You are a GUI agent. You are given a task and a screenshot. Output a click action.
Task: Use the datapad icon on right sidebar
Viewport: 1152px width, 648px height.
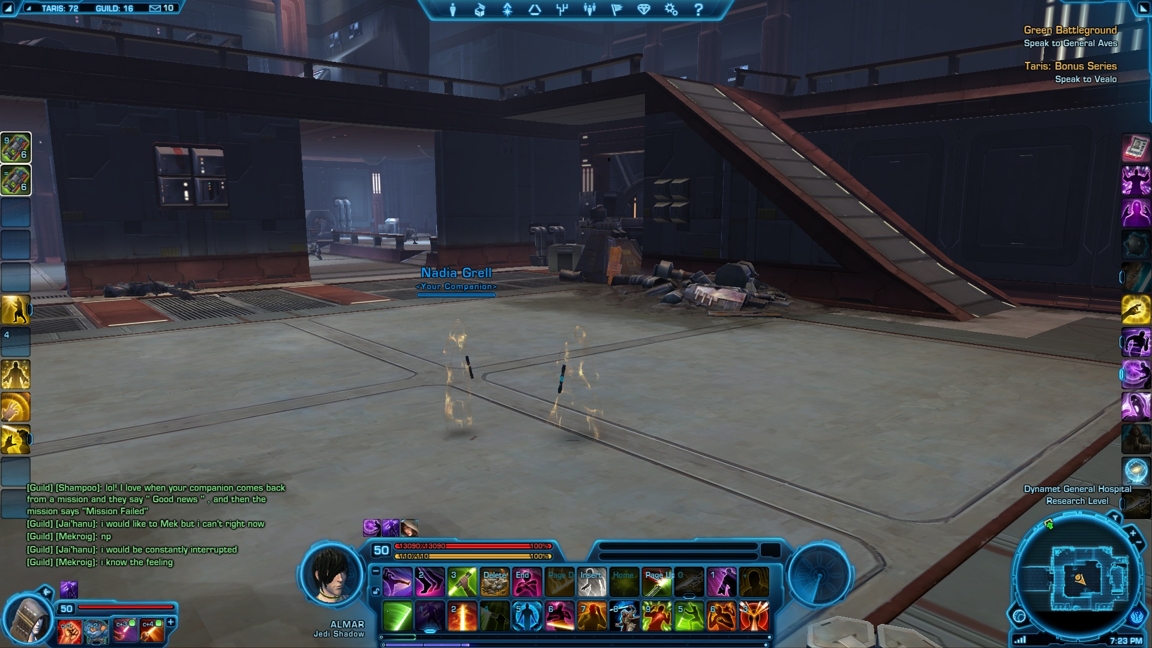[1136, 149]
